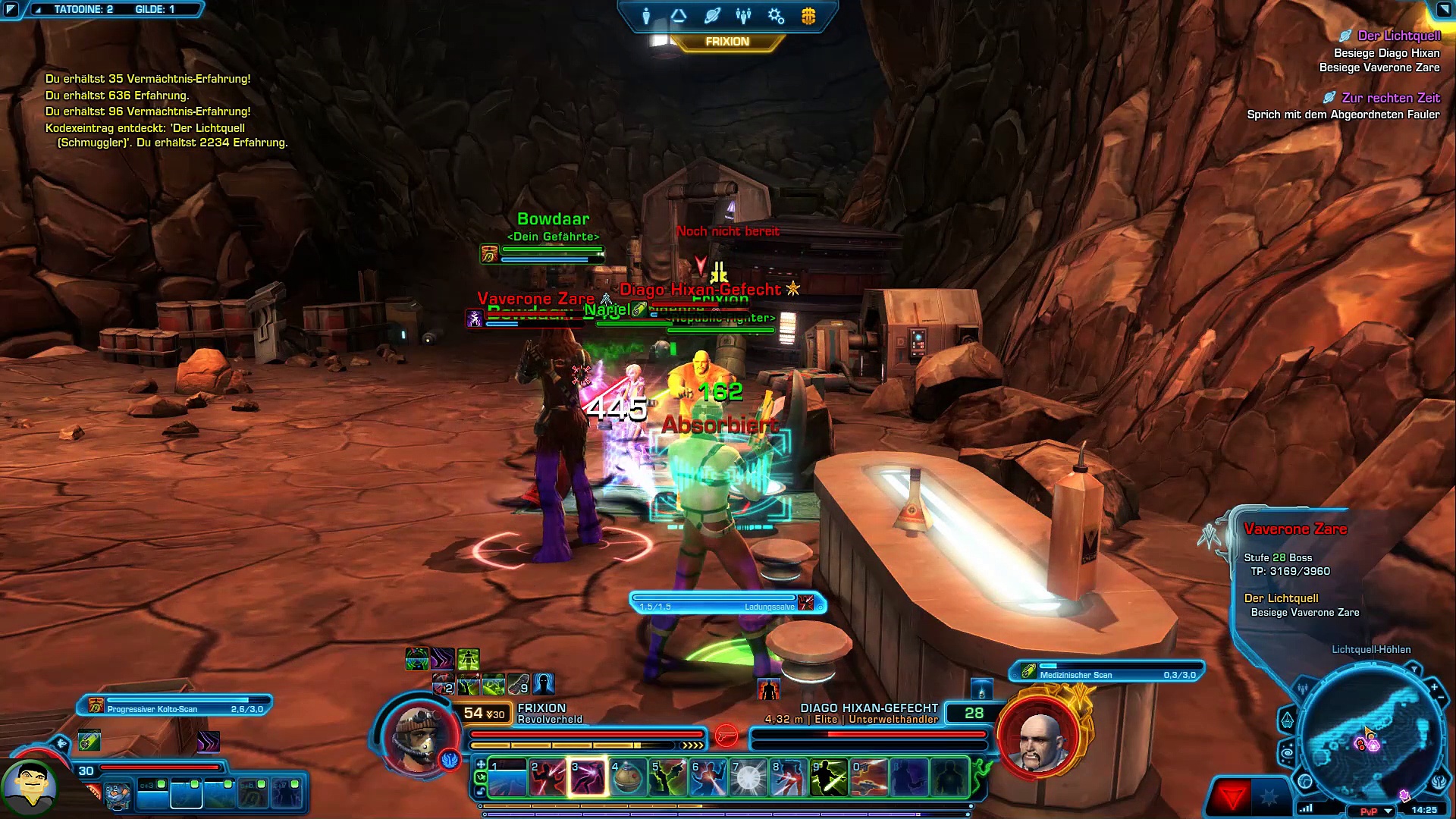The height and width of the screenshot is (819, 1456).
Task: Open the social group menu icon
Action: click(743, 16)
